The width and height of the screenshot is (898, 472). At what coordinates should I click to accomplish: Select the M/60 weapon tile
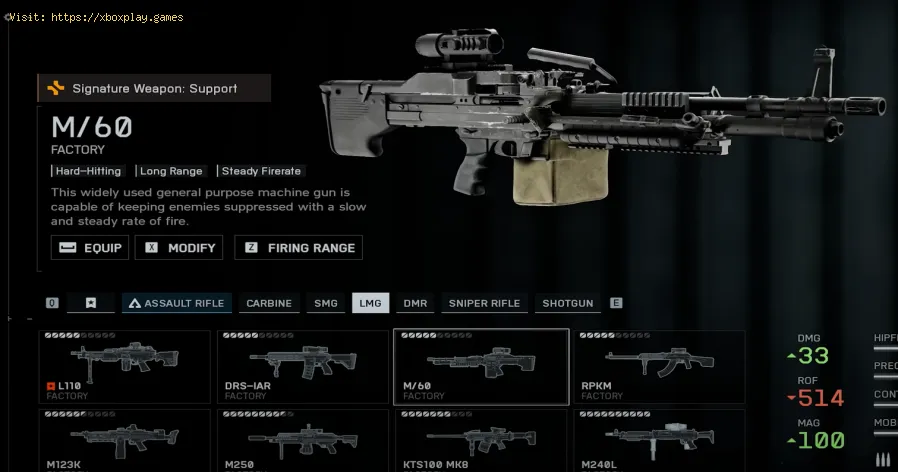click(481, 367)
